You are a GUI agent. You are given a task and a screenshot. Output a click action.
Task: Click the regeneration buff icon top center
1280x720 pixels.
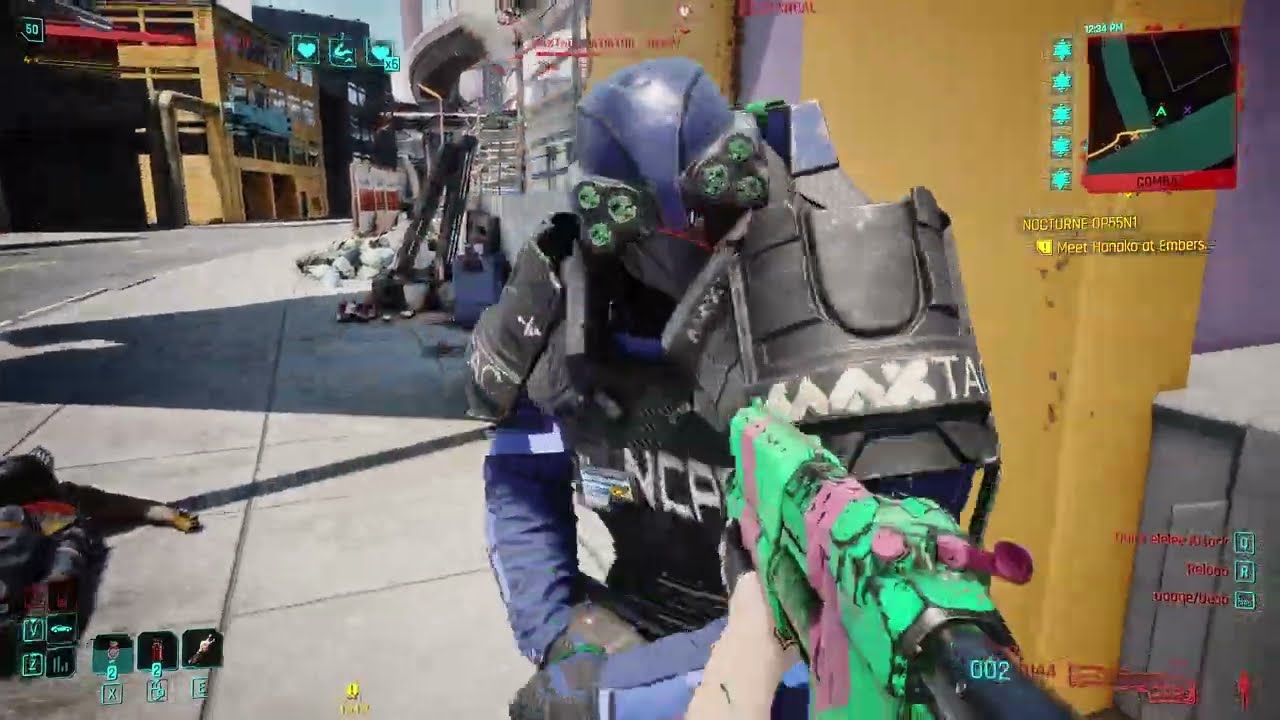tap(341, 51)
